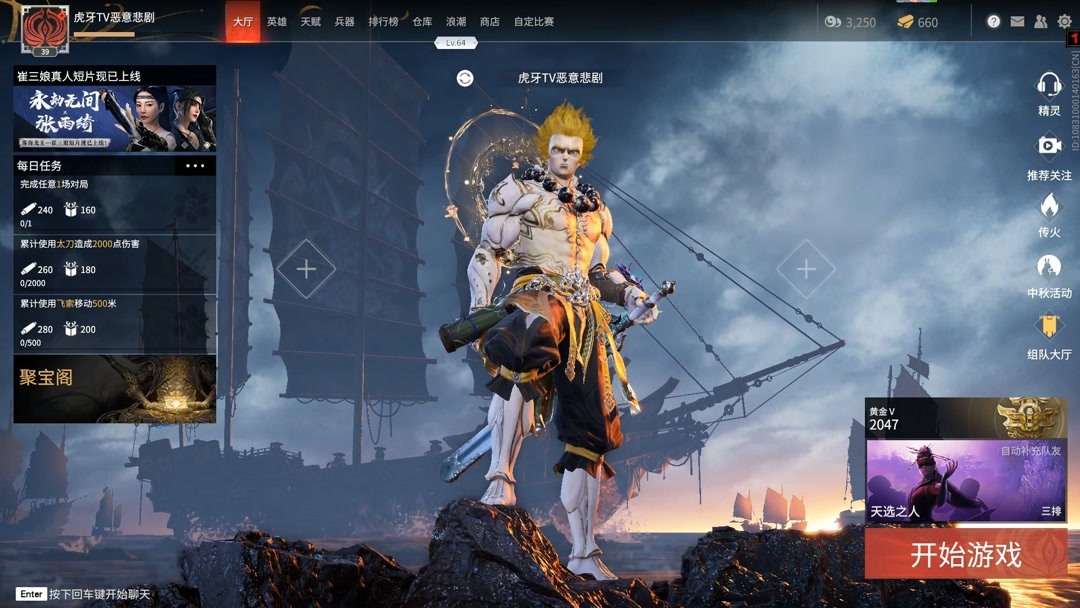The height and width of the screenshot is (608, 1080).
Task: Start the match with 开始游戏 button
Action: click(x=965, y=554)
